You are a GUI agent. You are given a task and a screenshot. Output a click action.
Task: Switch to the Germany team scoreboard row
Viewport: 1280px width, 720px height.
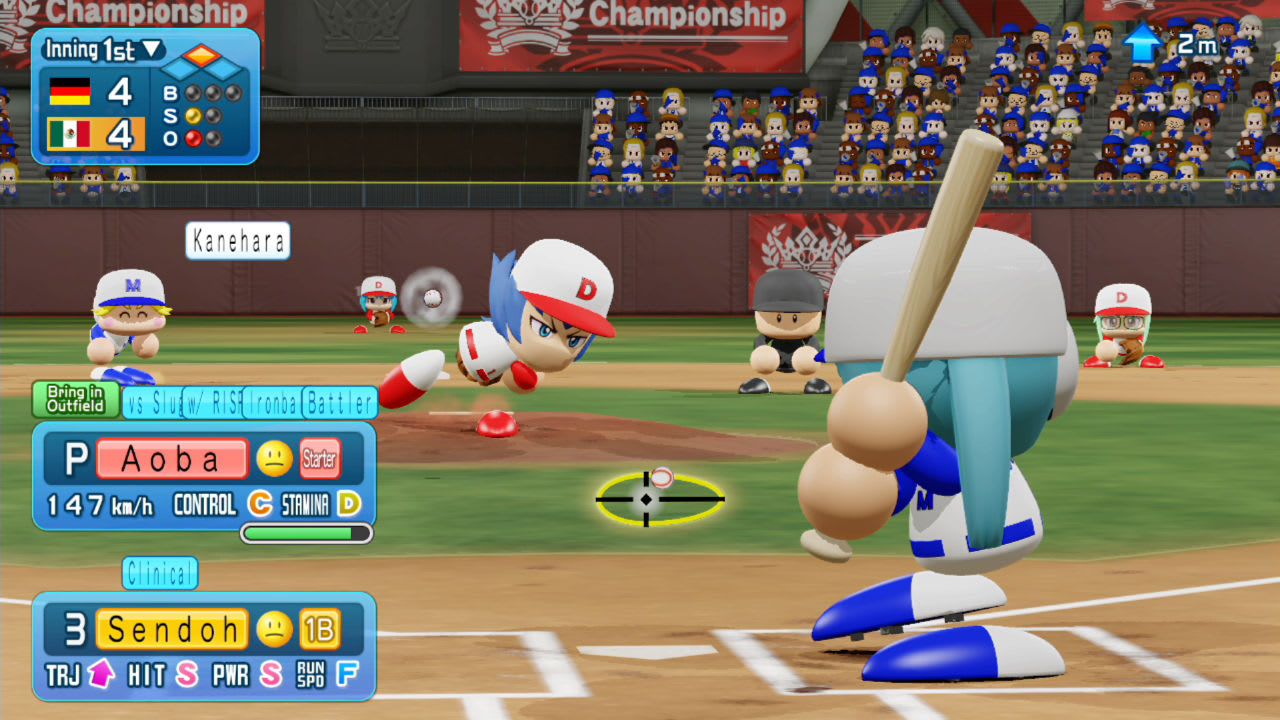click(x=71, y=91)
